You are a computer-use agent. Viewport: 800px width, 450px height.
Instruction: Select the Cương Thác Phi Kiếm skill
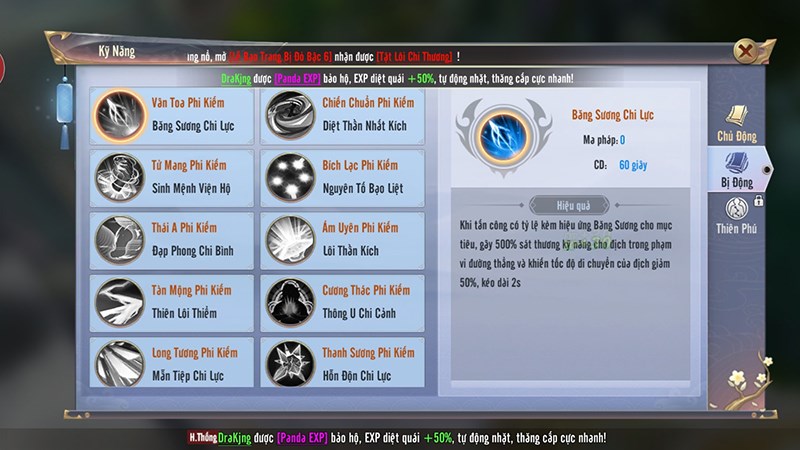click(x=341, y=299)
